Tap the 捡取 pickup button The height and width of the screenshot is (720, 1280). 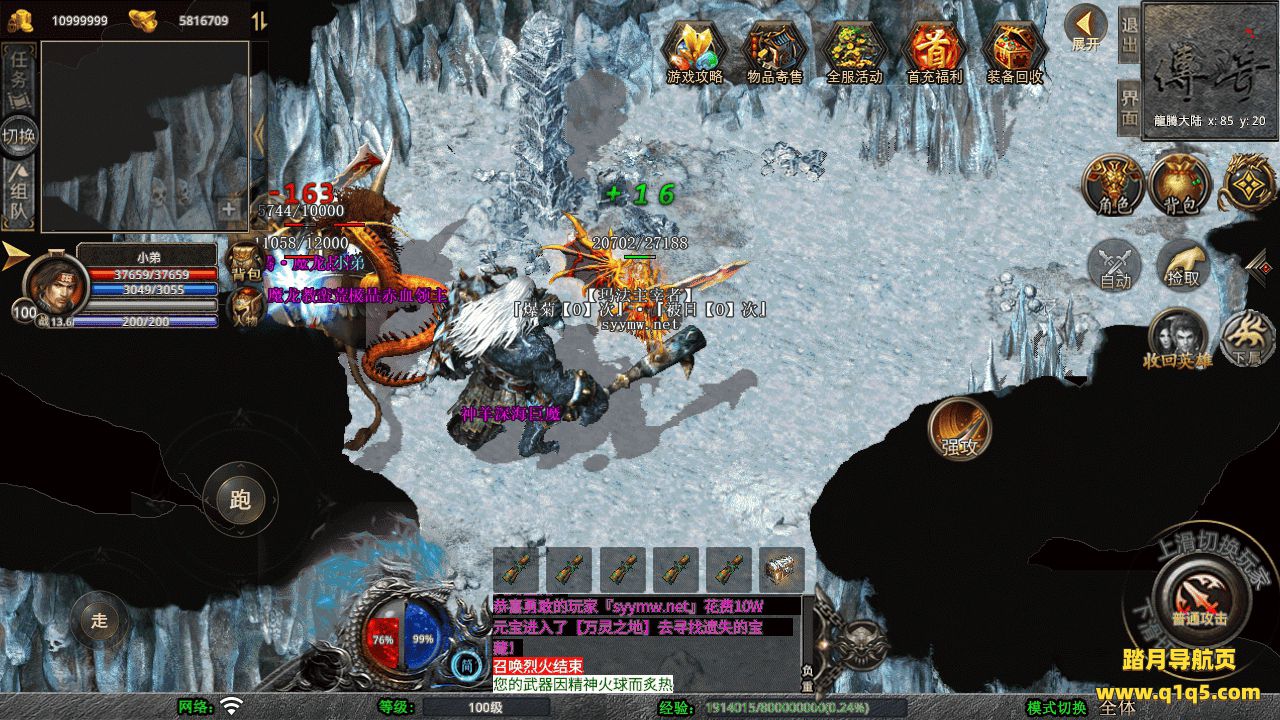click(x=1183, y=266)
